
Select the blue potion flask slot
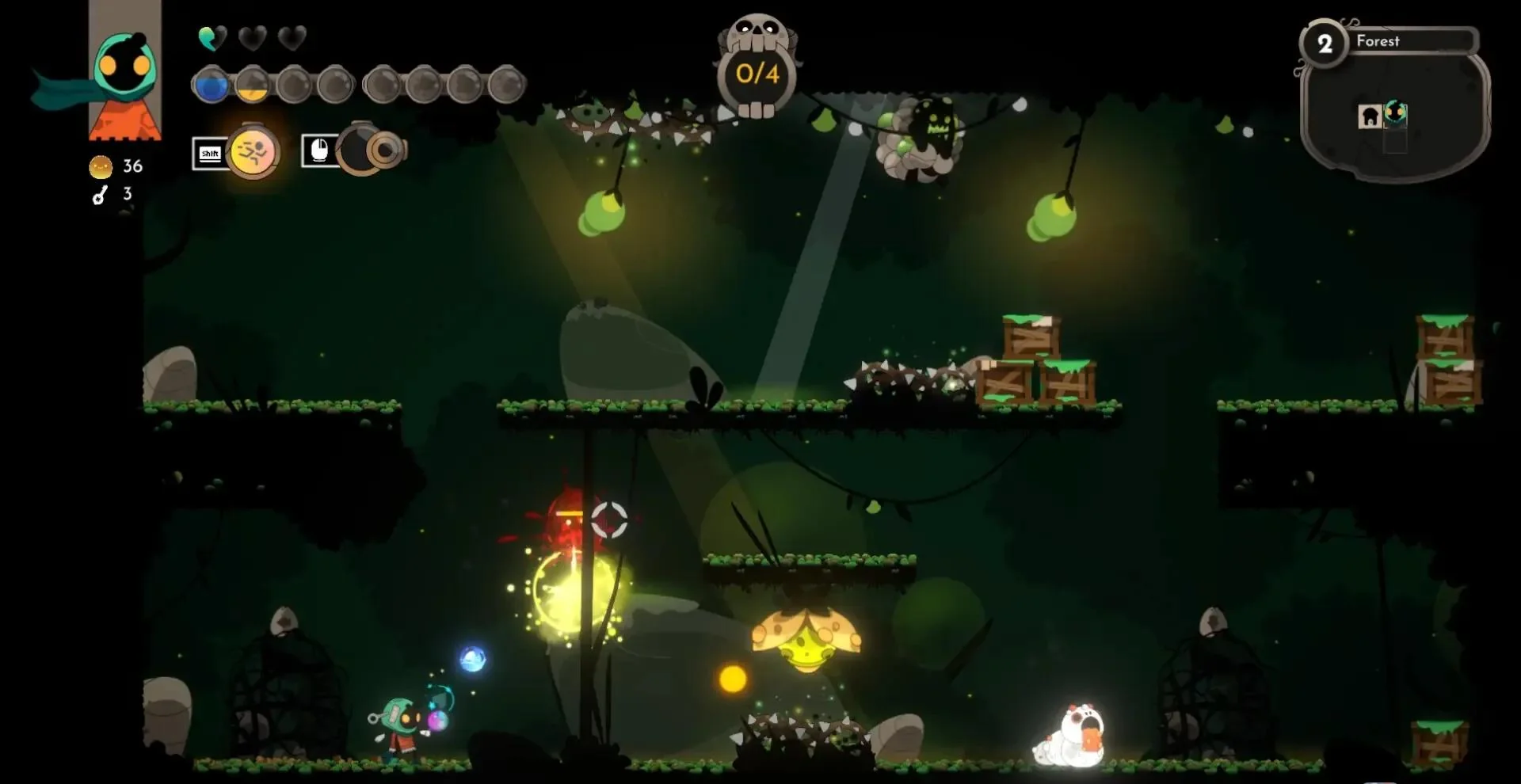(211, 85)
